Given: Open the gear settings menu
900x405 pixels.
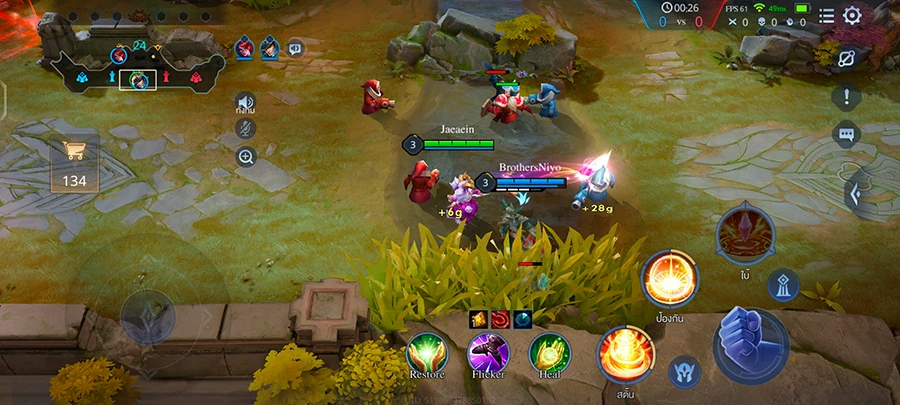Looking at the screenshot, I should click(852, 16).
